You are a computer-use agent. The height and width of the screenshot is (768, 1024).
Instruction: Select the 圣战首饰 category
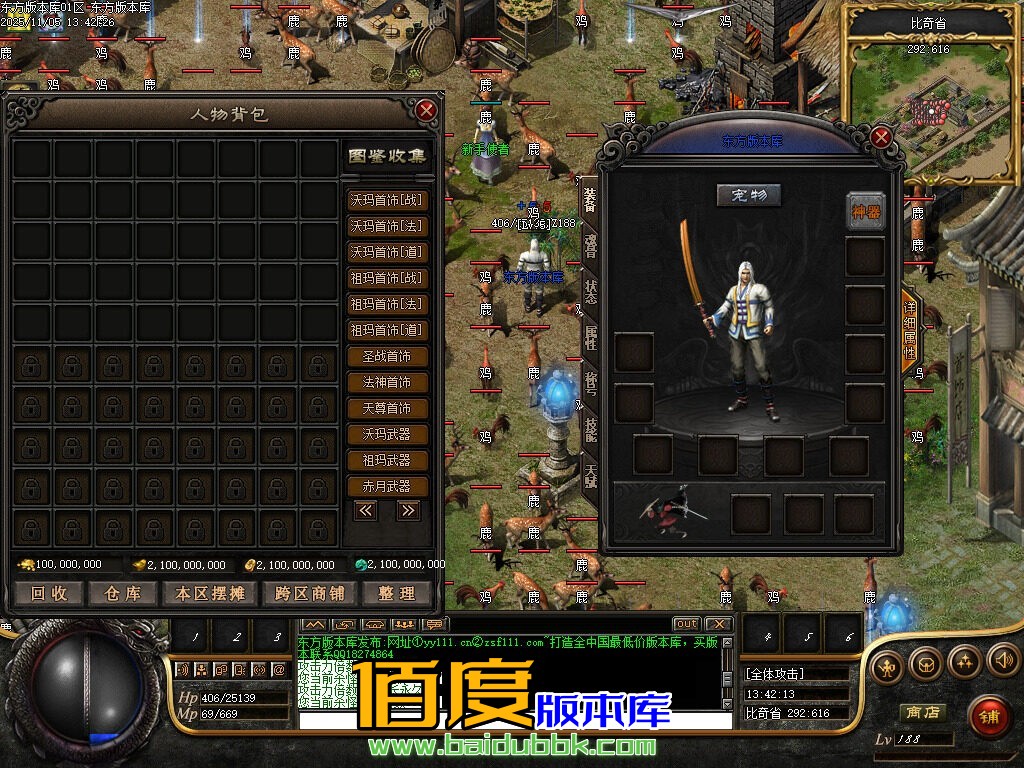[x=387, y=356]
